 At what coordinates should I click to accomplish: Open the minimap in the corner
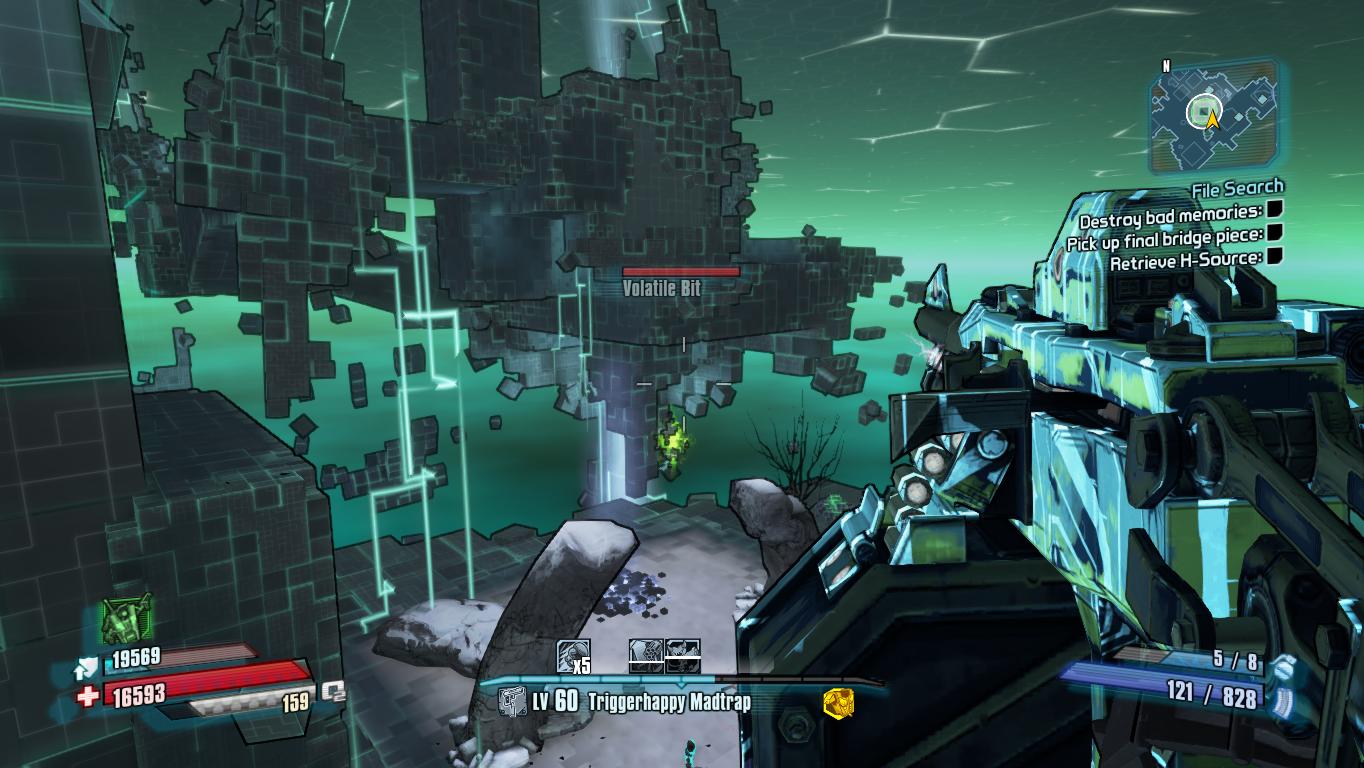click(x=1213, y=115)
